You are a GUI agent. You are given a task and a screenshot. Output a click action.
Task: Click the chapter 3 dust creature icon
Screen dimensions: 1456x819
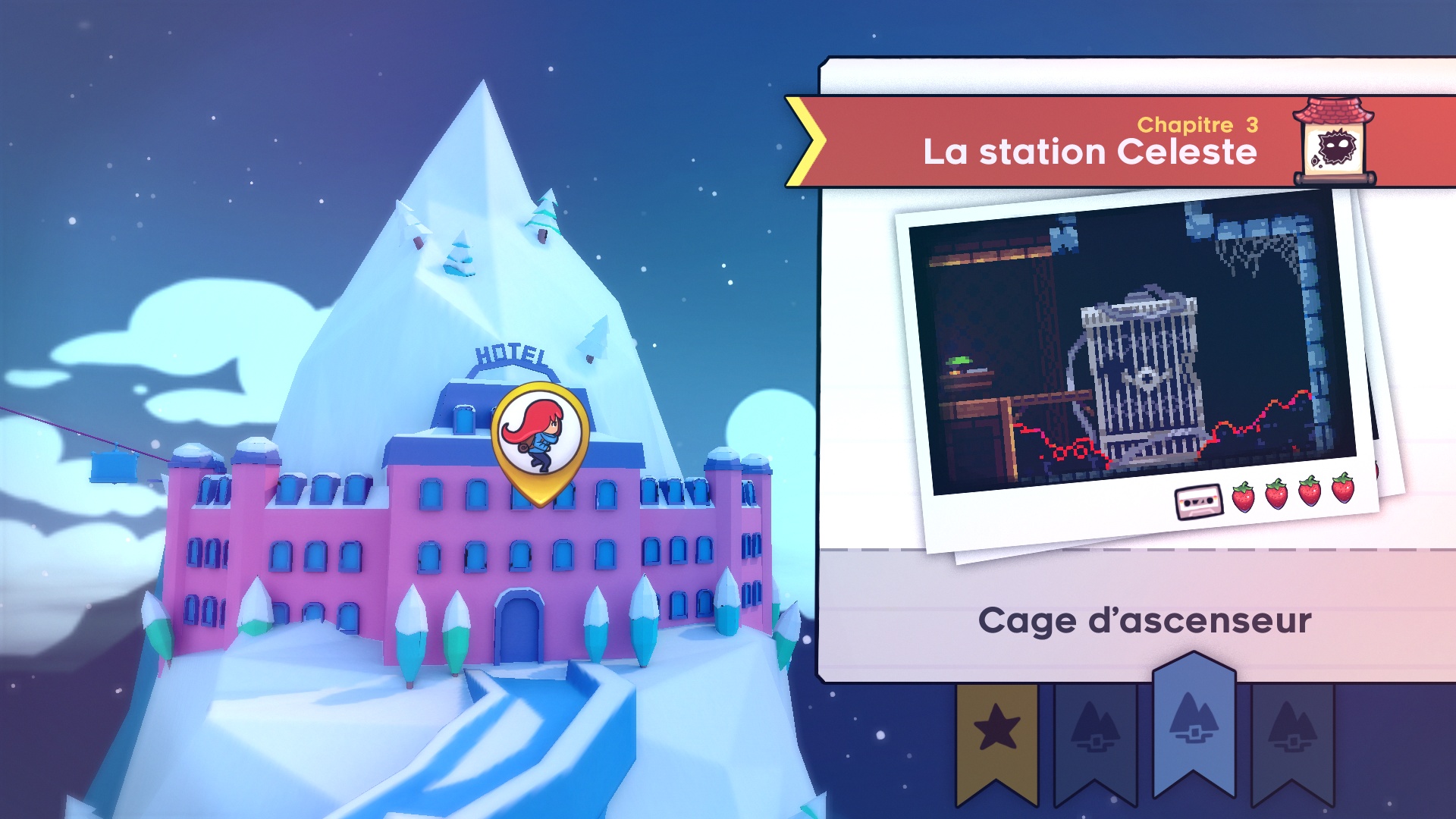click(x=1333, y=144)
